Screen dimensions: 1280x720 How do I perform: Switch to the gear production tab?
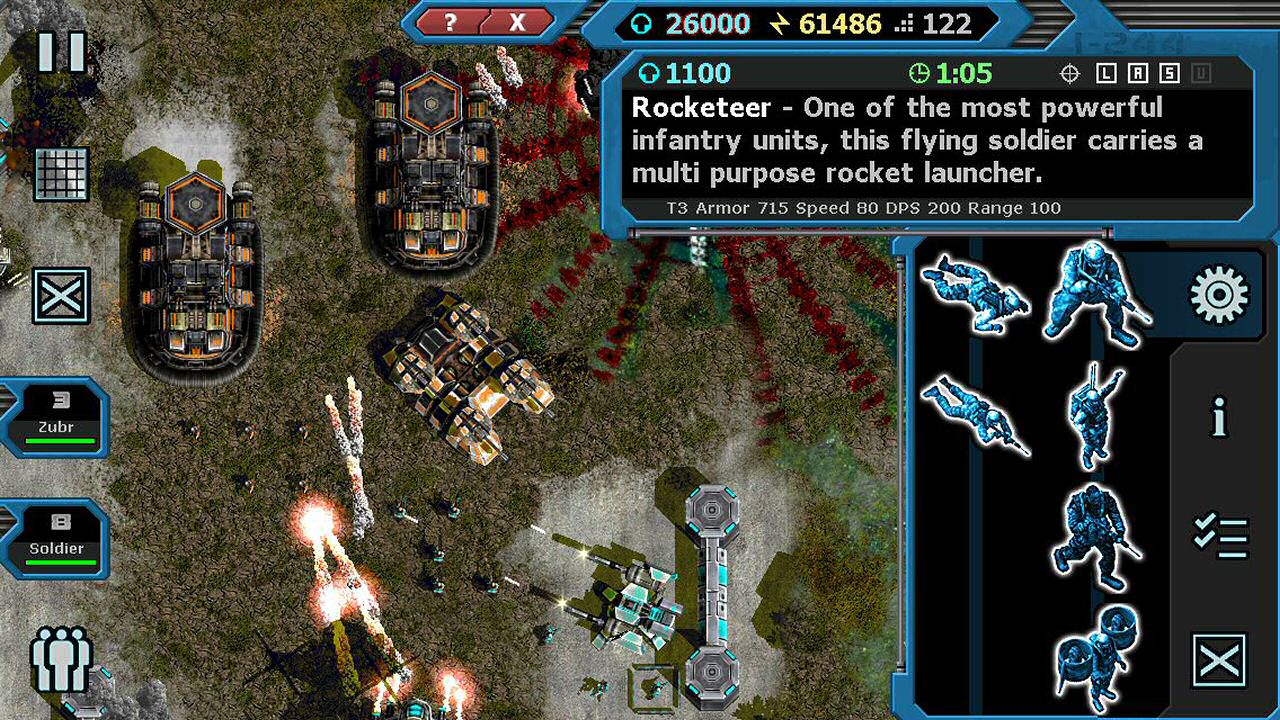click(1219, 295)
